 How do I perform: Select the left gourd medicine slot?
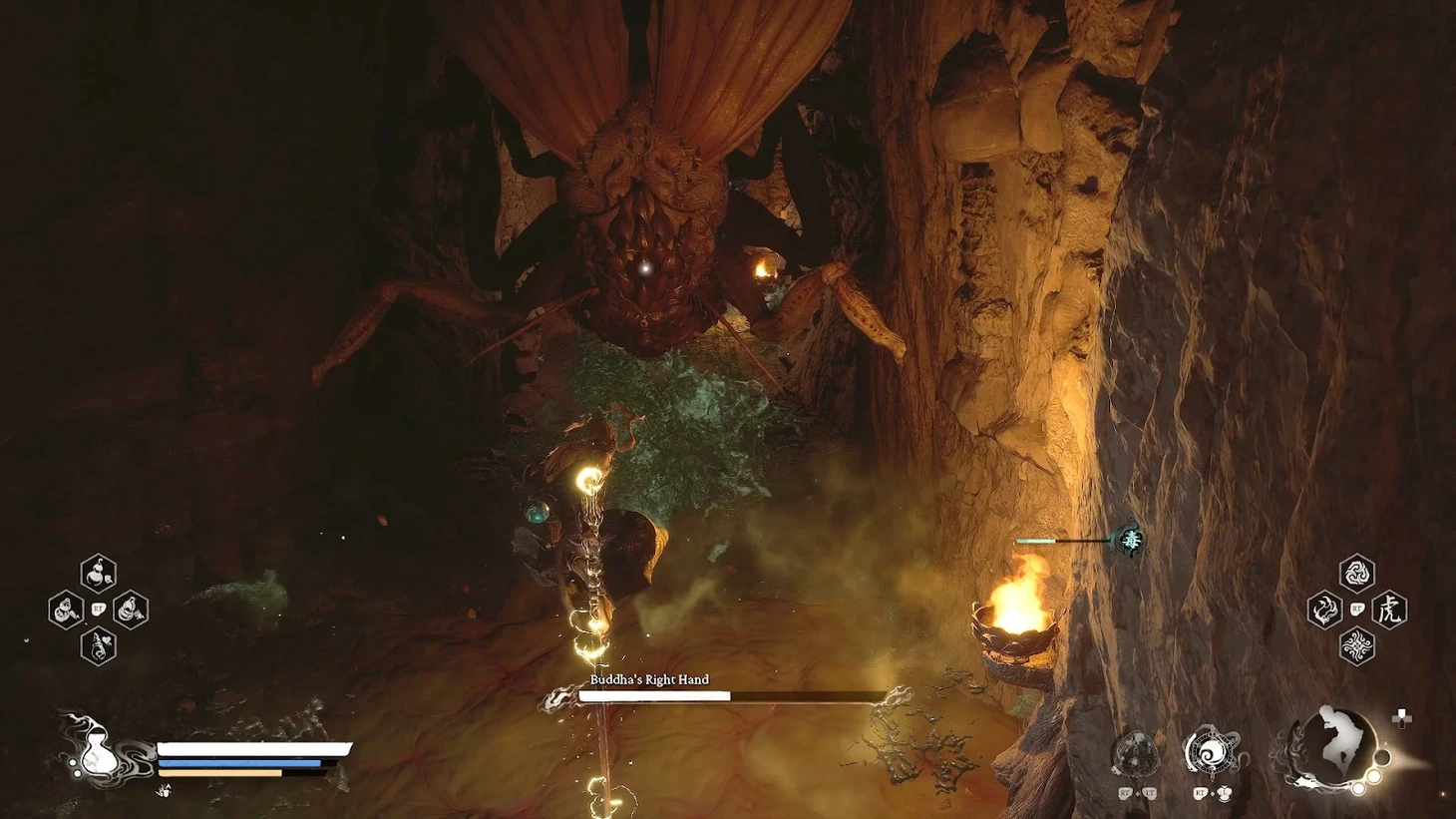coord(66,610)
